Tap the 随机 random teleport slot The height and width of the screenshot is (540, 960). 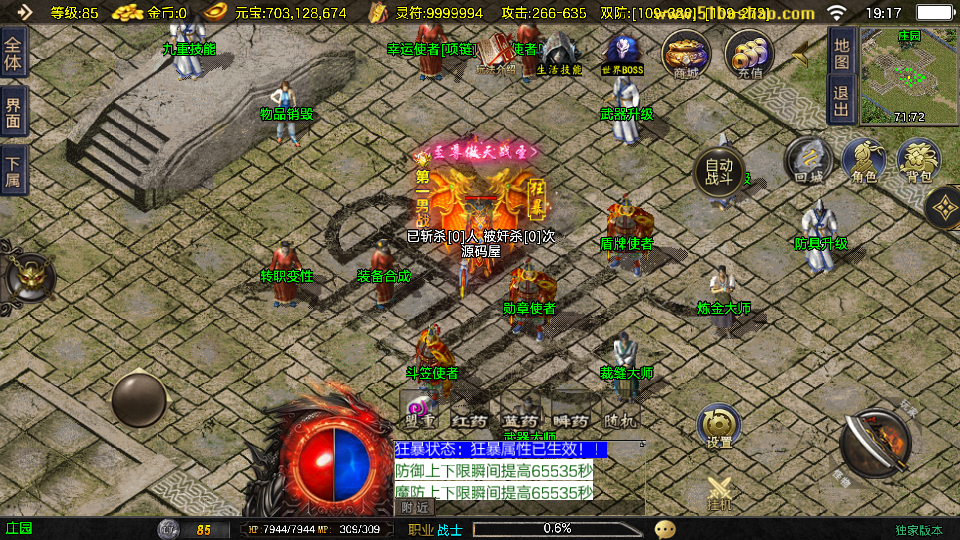(x=620, y=412)
